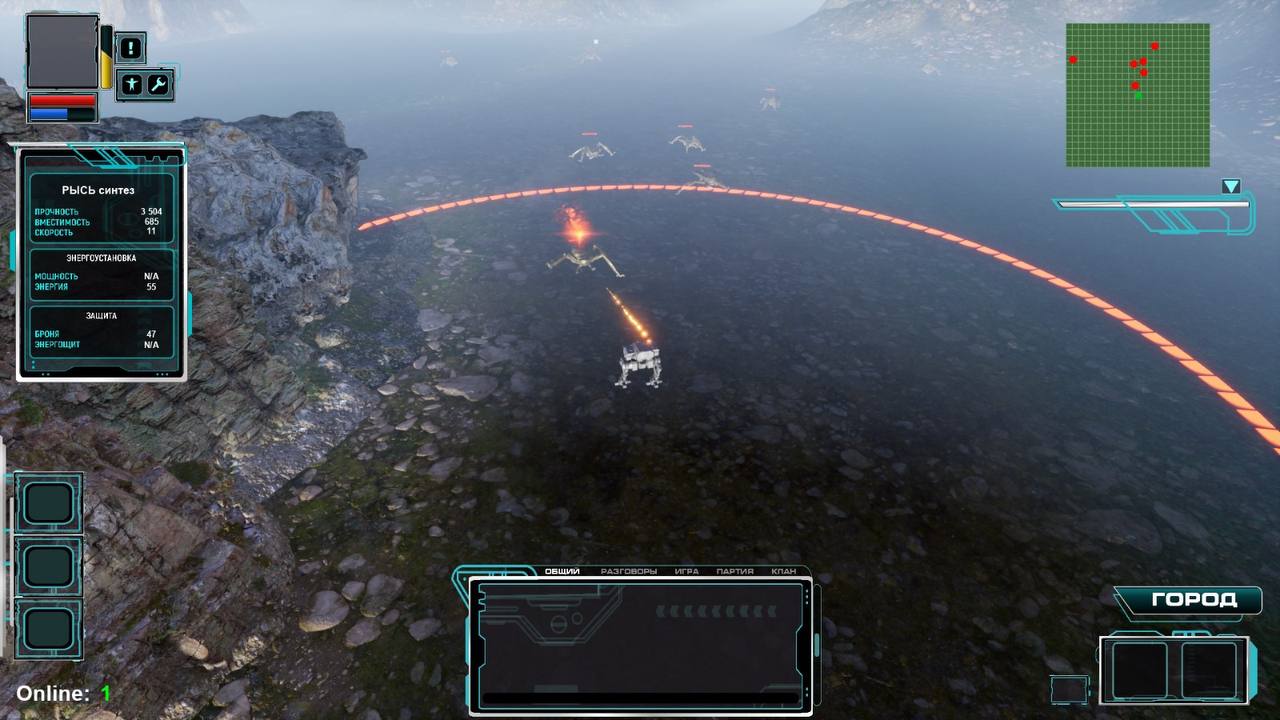Image resolution: width=1280 pixels, height=720 pixels.
Task: Switch to the ОБЩИЙ chat tab
Action: click(x=562, y=572)
